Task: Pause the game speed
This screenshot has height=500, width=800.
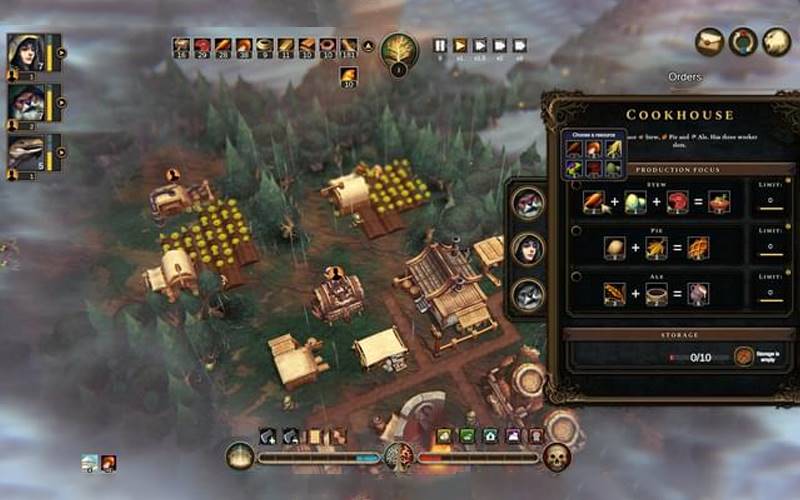Action: (440, 45)
